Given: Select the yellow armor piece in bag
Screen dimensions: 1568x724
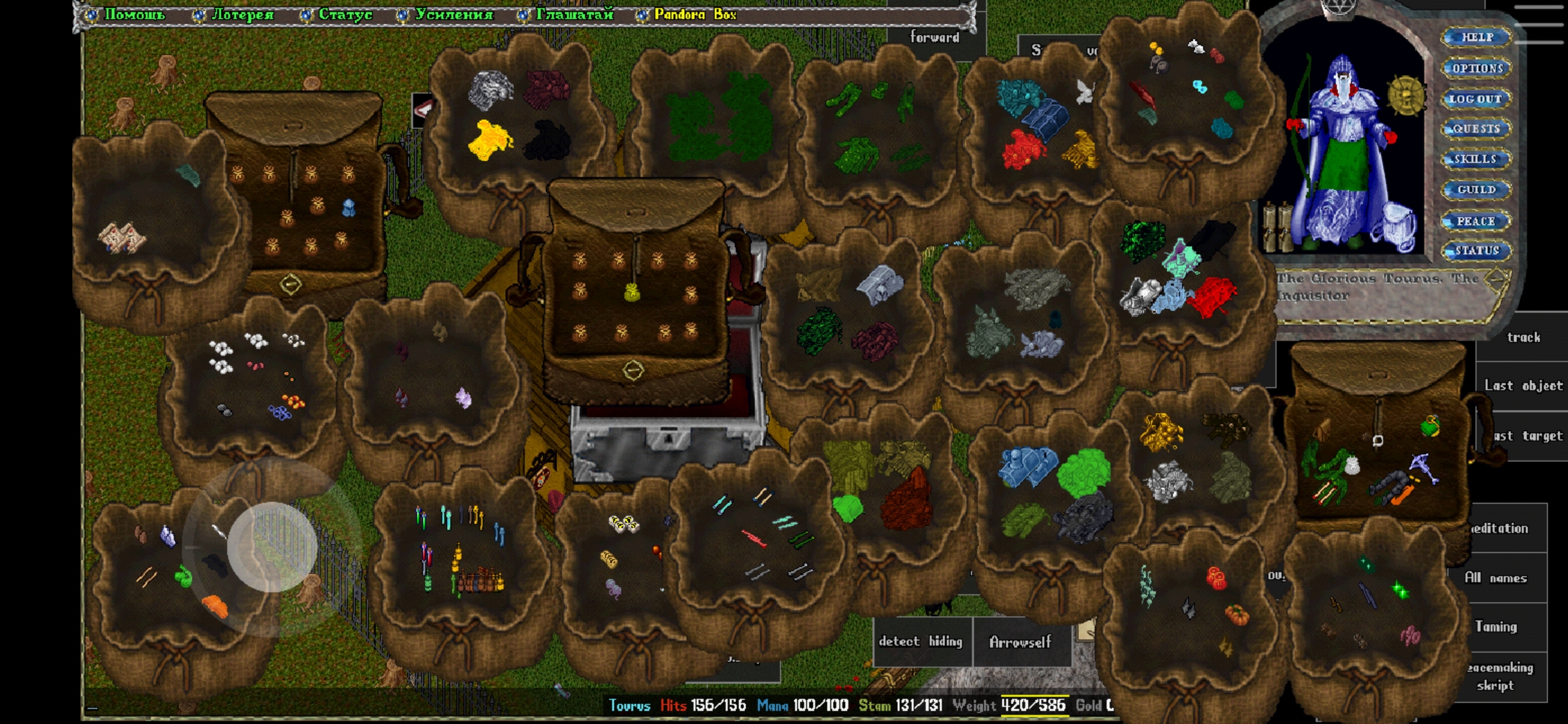Looking at the screenshot, I should point(490,140).
